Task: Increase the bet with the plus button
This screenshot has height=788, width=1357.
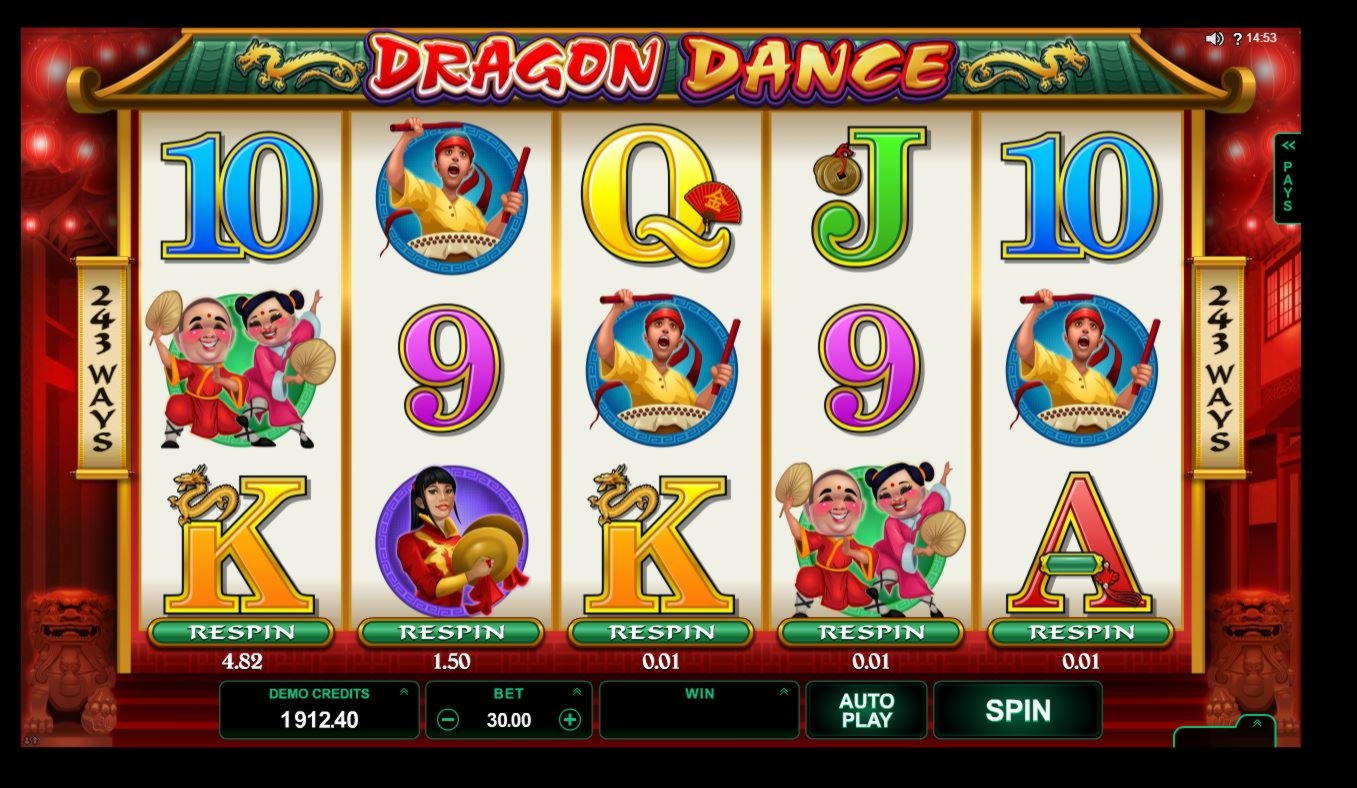Action: pyautogui.click(x=569, y=720)
